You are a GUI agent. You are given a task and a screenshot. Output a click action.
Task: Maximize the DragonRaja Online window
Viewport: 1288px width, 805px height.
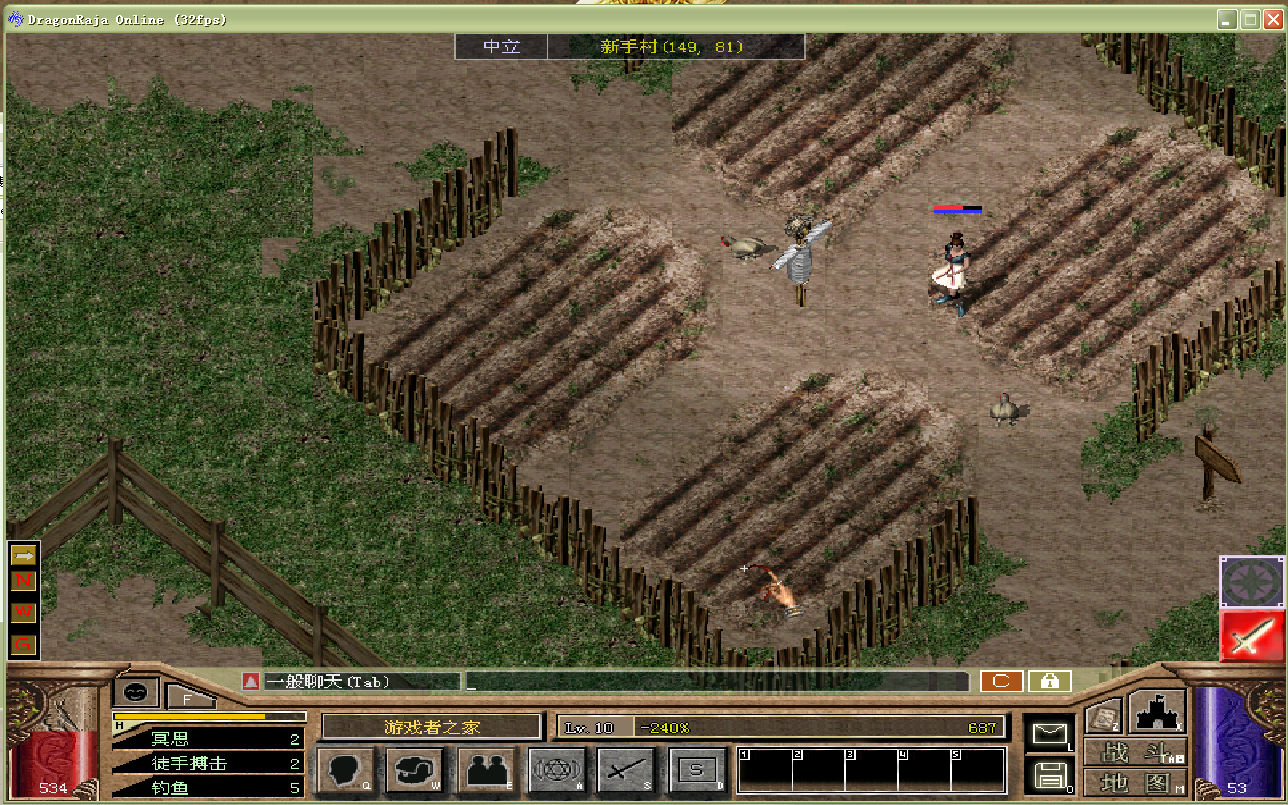tap(1250, 19)
